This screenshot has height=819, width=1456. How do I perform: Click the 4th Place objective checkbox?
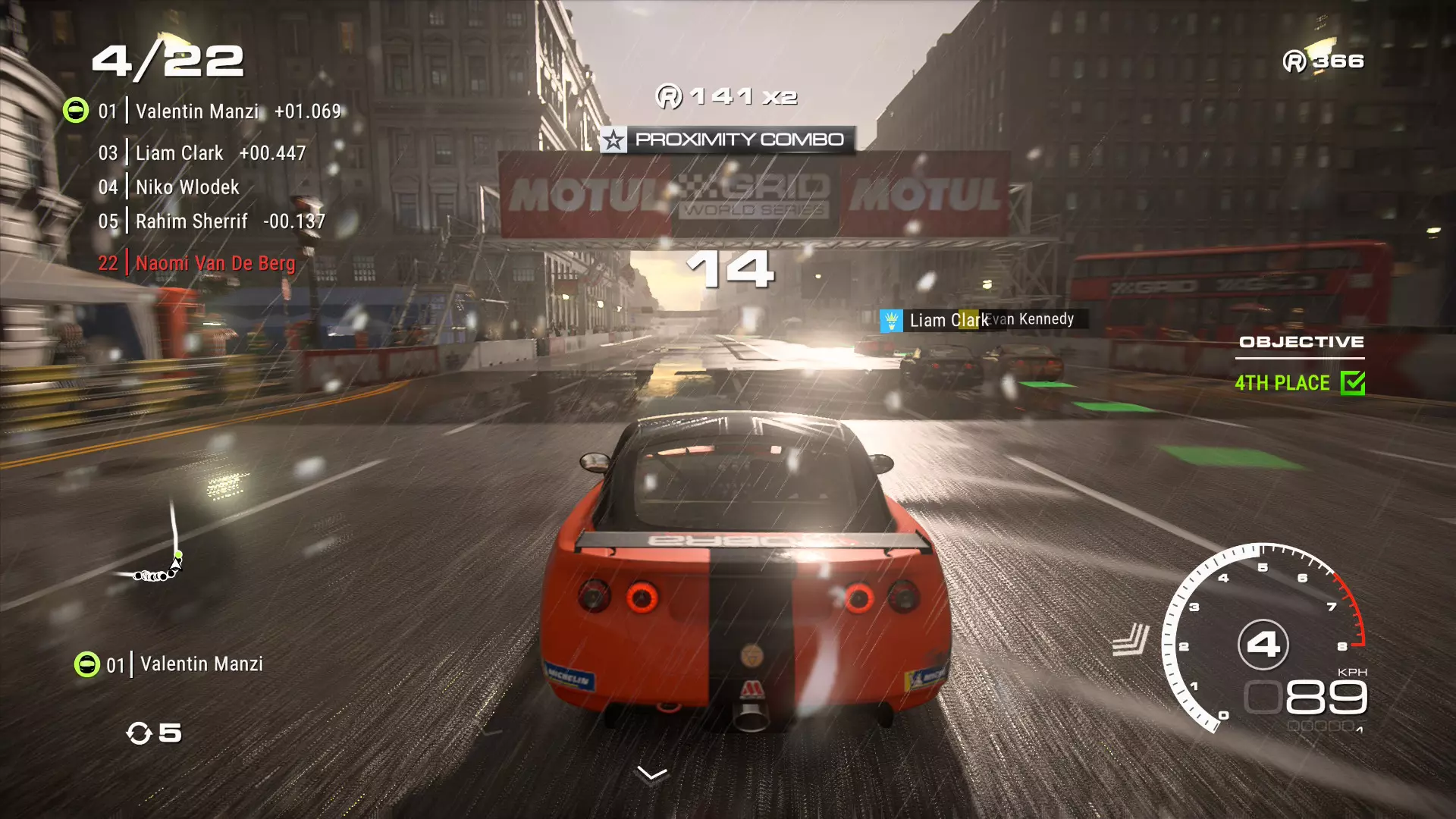pos(1352,383)
